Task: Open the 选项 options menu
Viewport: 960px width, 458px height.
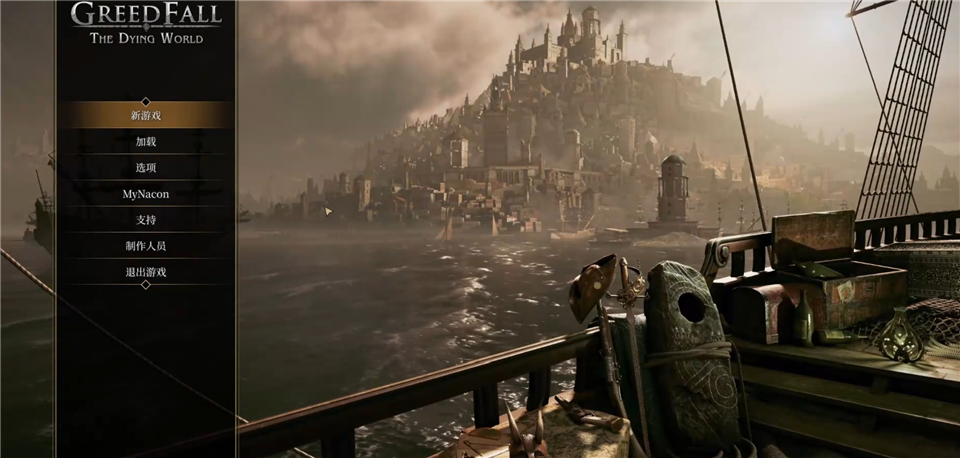Action: click(x=146, y=167)
